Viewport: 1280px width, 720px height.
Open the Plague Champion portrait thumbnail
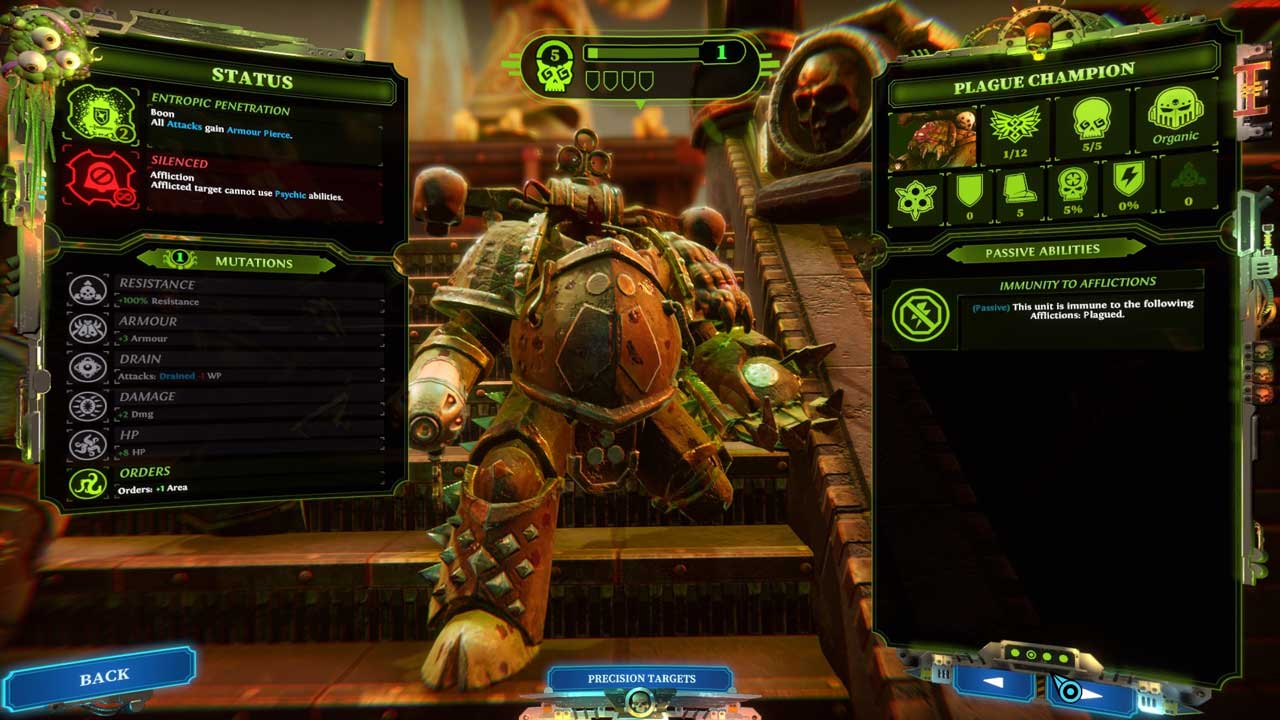933,136
